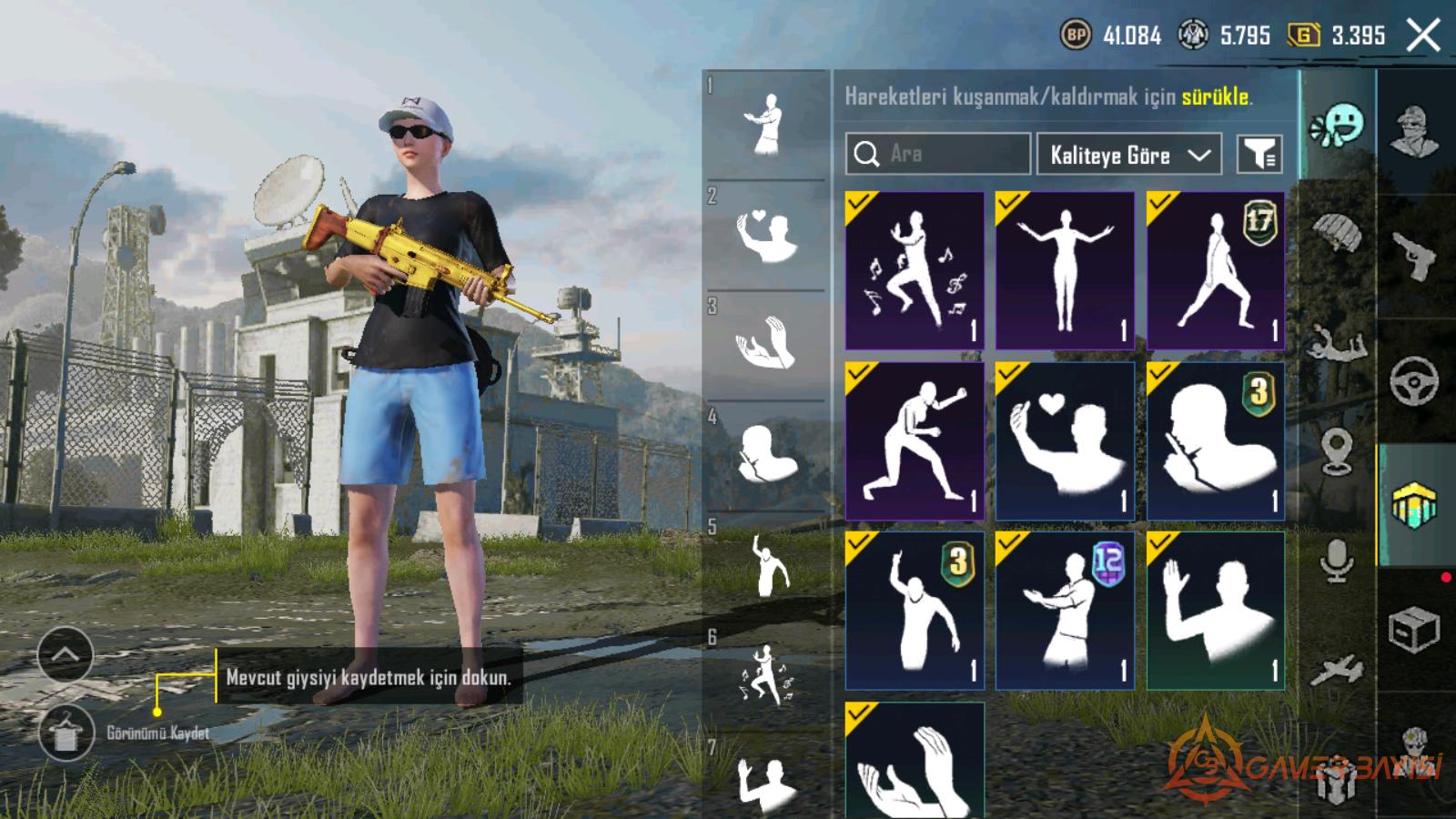Screen dimensions: 1456x819
Task: Open the character outfit category
Action: [x=1415, y=132]
